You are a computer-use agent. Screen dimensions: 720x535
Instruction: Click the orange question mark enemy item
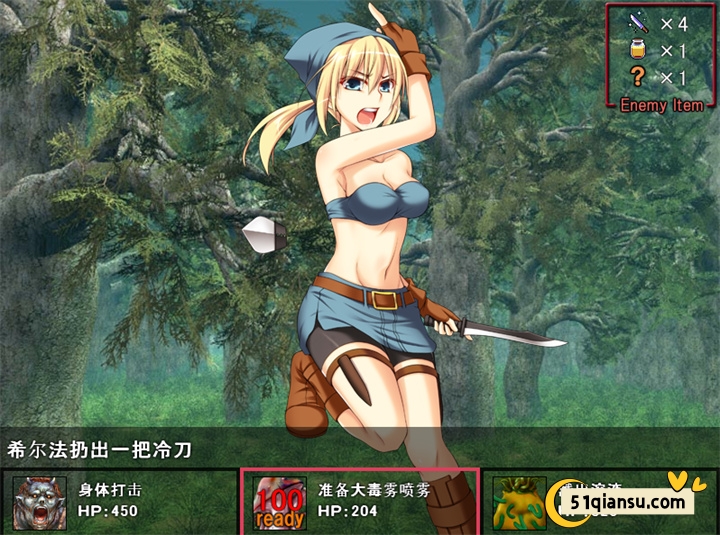(636, 77)
